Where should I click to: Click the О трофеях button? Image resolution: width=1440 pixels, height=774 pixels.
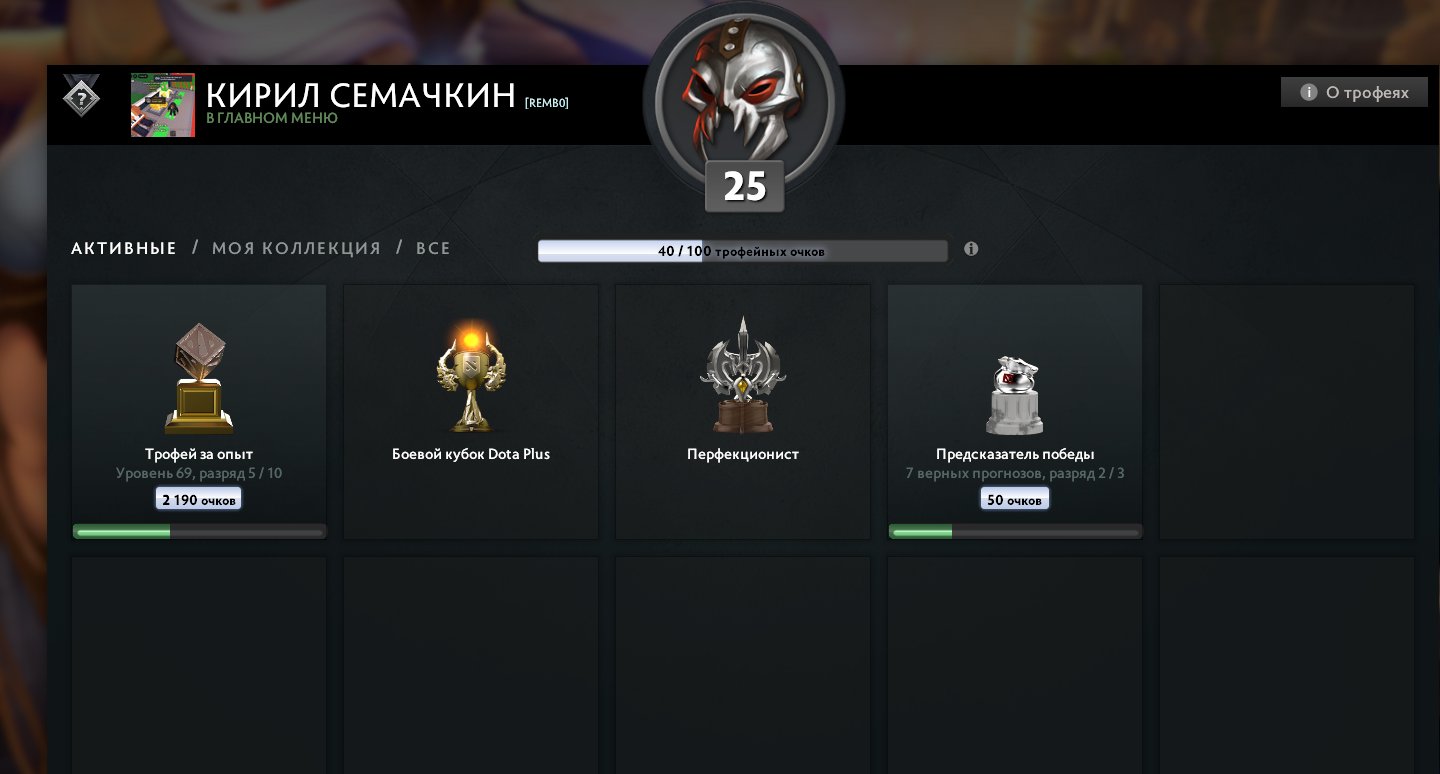[1354, 91]
